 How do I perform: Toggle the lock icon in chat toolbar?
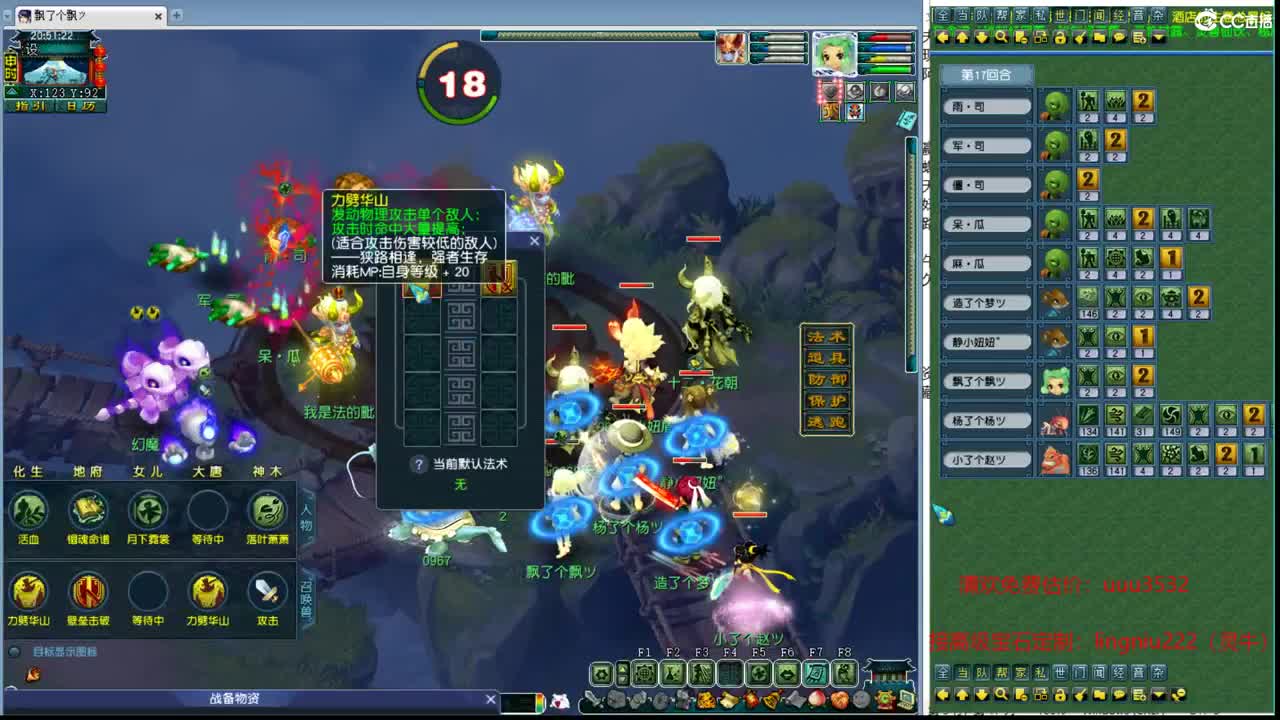[1060, 38]
